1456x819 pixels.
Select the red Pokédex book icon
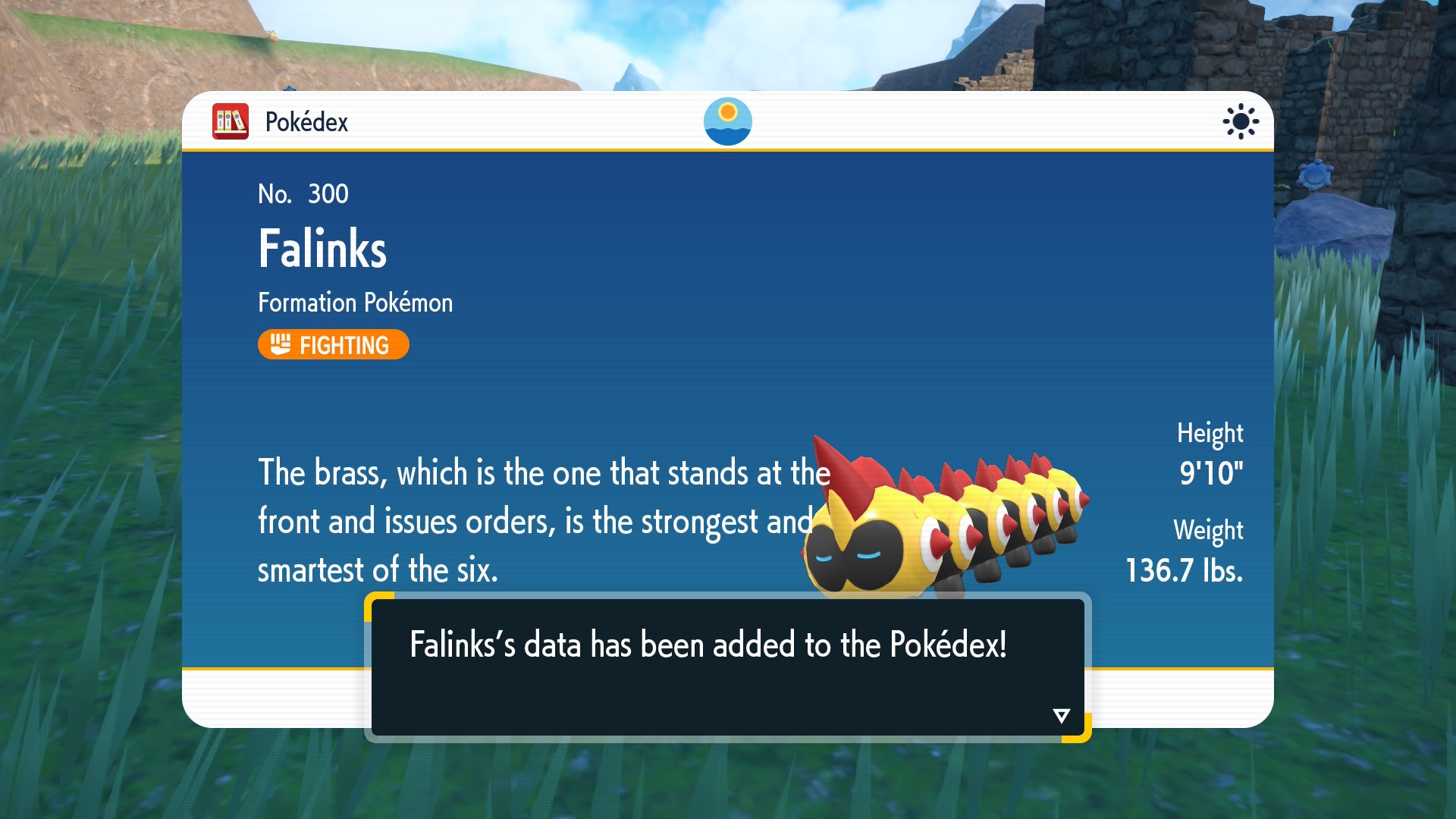pyautogui.click(x=231, y=121)
